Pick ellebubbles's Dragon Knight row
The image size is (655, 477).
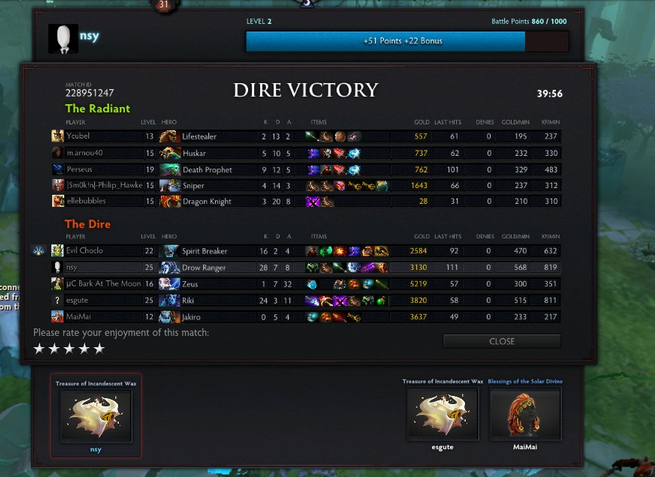[x=300, y=201]
